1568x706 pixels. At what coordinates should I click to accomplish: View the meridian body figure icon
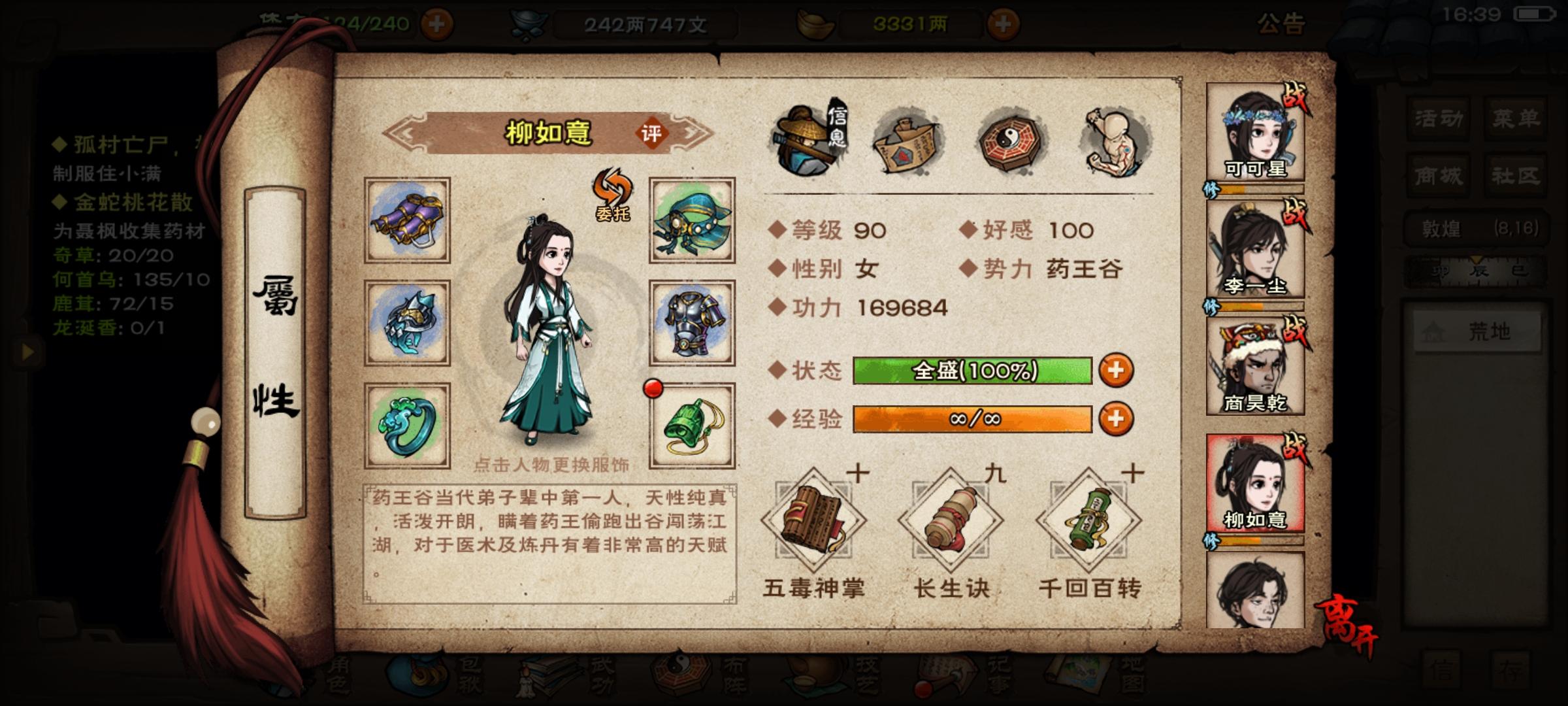pyautogui.click(x=1111, y=141)
